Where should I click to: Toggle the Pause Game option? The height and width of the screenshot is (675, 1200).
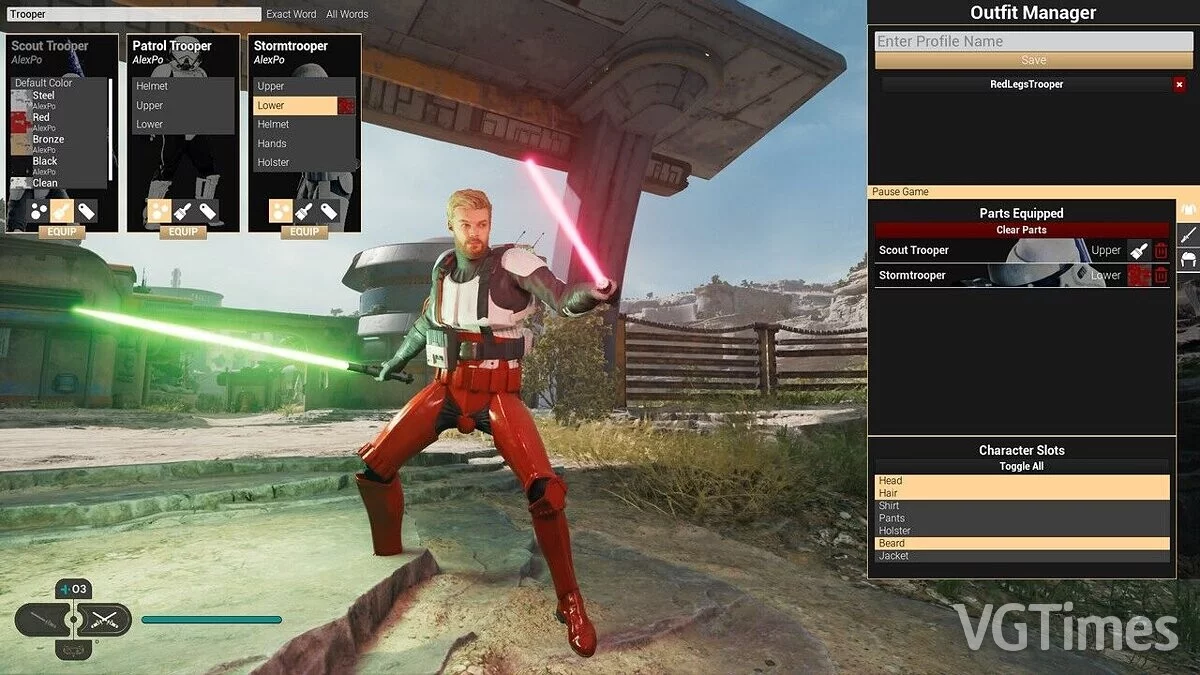click(x=901, y=191)
